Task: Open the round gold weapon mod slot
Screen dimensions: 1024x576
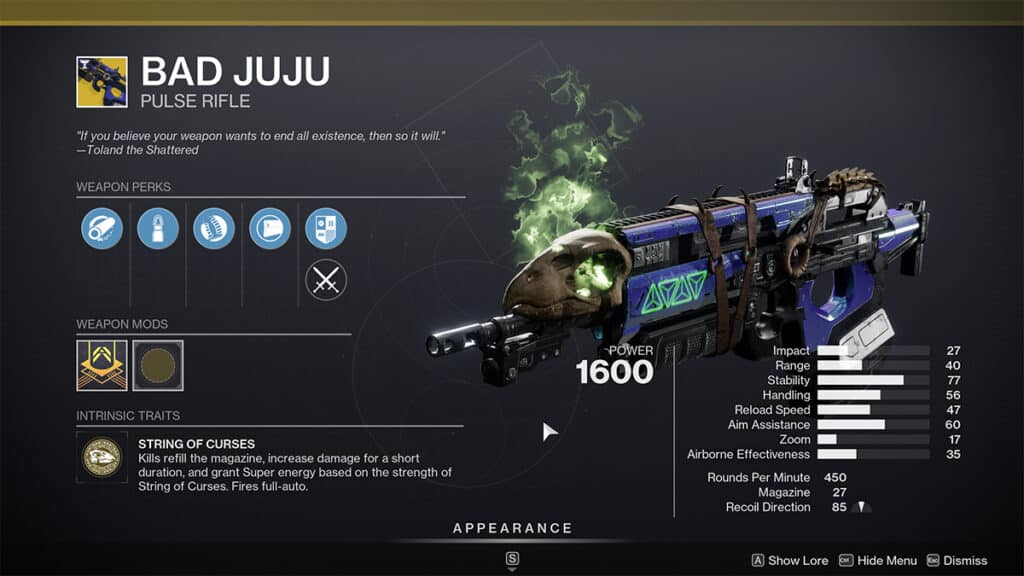Action: [158, 366]
